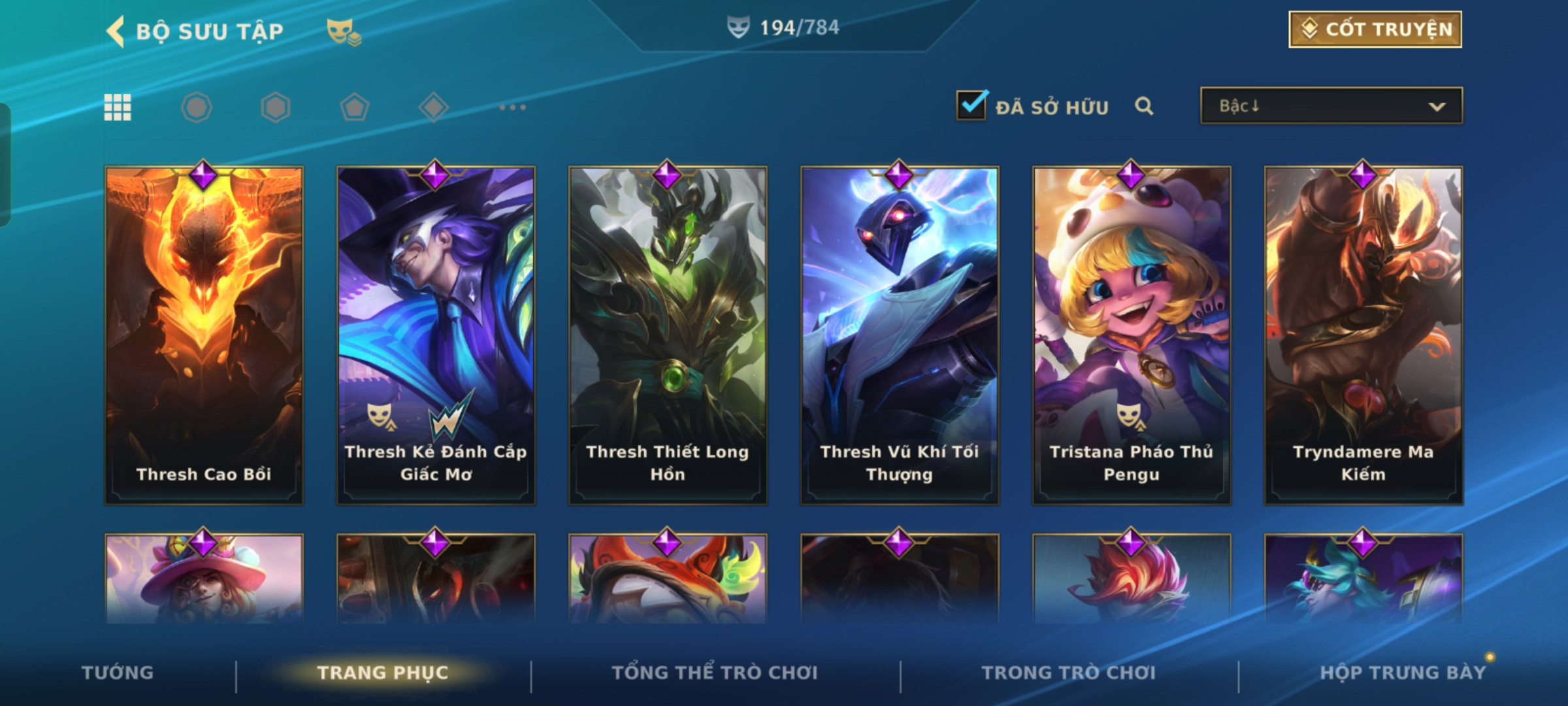Expand the Bậc sort dropdown
Viewport: 1568px width, 706px height.
[1331, 106]
